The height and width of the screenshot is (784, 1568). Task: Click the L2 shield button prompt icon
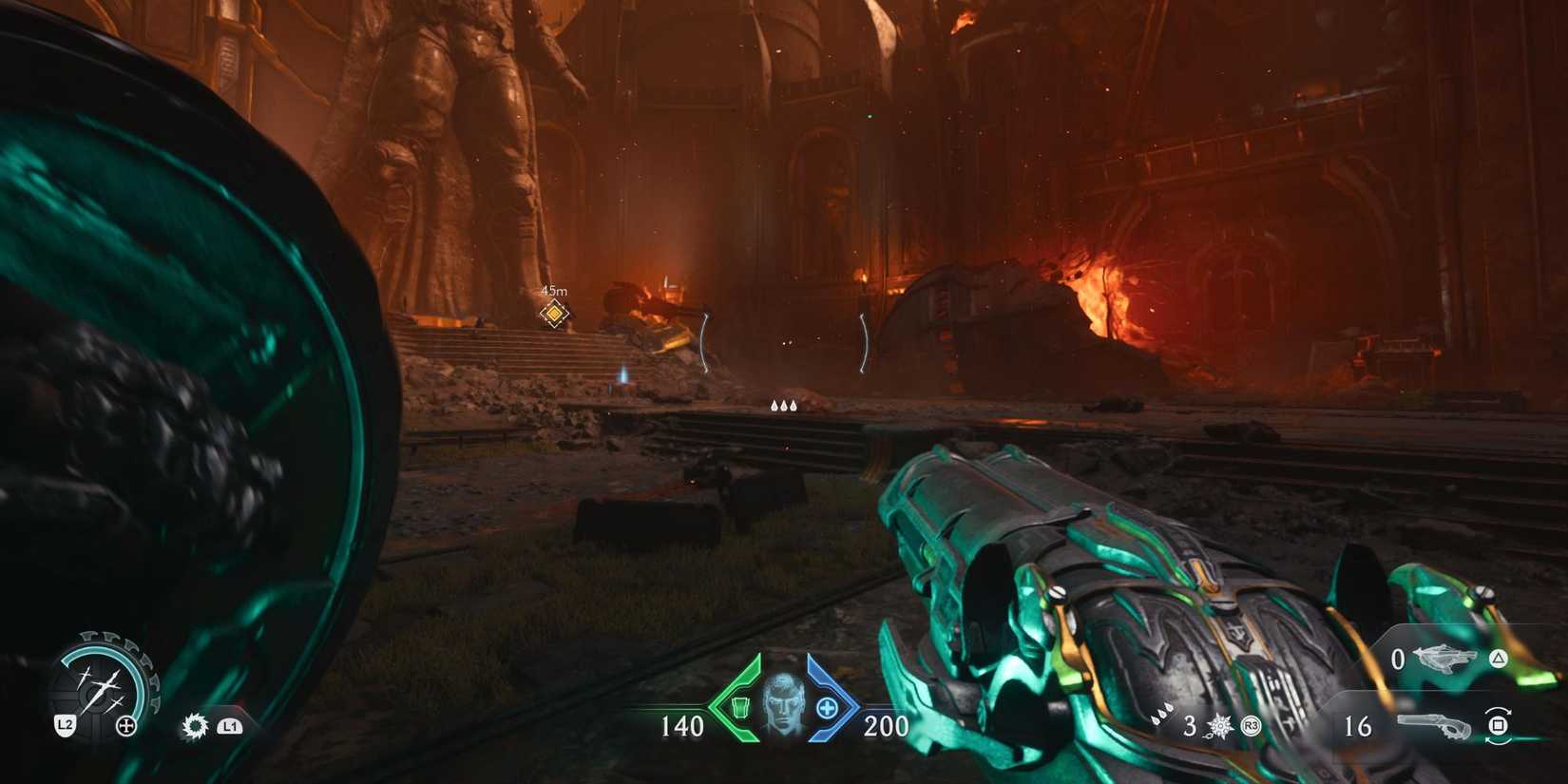[x=65, y=724]
